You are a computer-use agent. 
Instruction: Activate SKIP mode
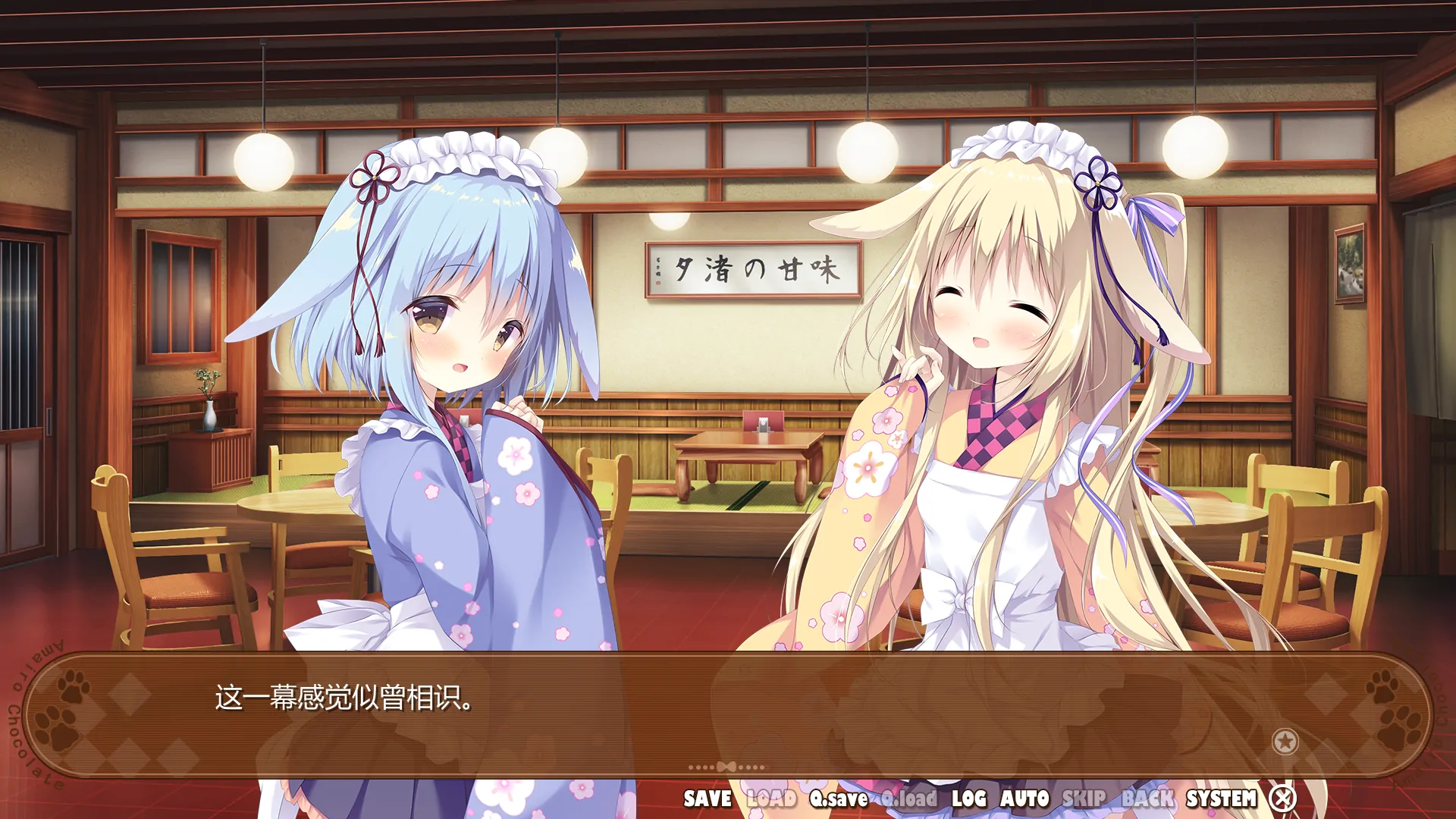click(x=1084, y=799)
